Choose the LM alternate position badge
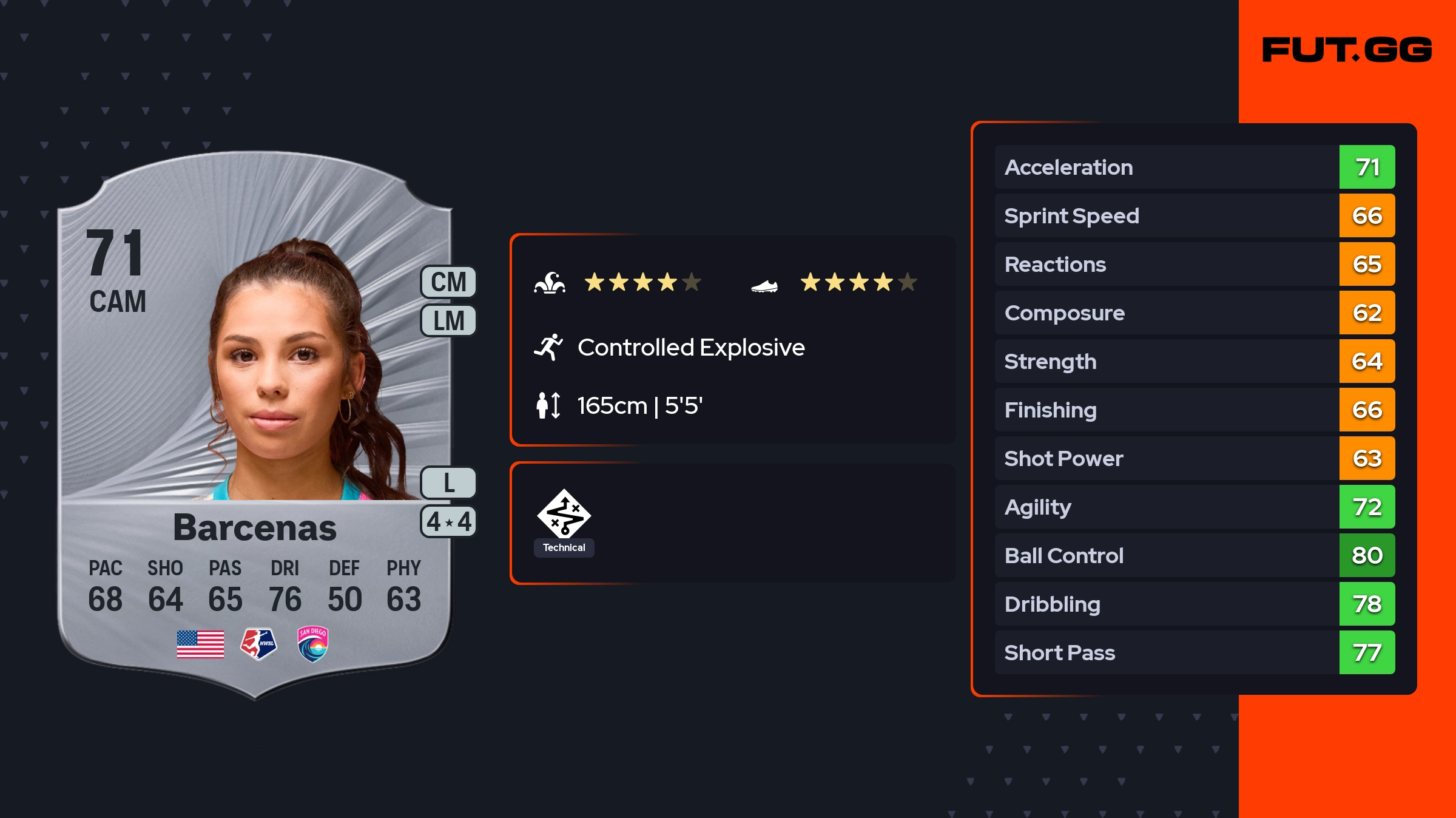The width and height of the screenshot is (1456, 818). (x=448, y=320)
